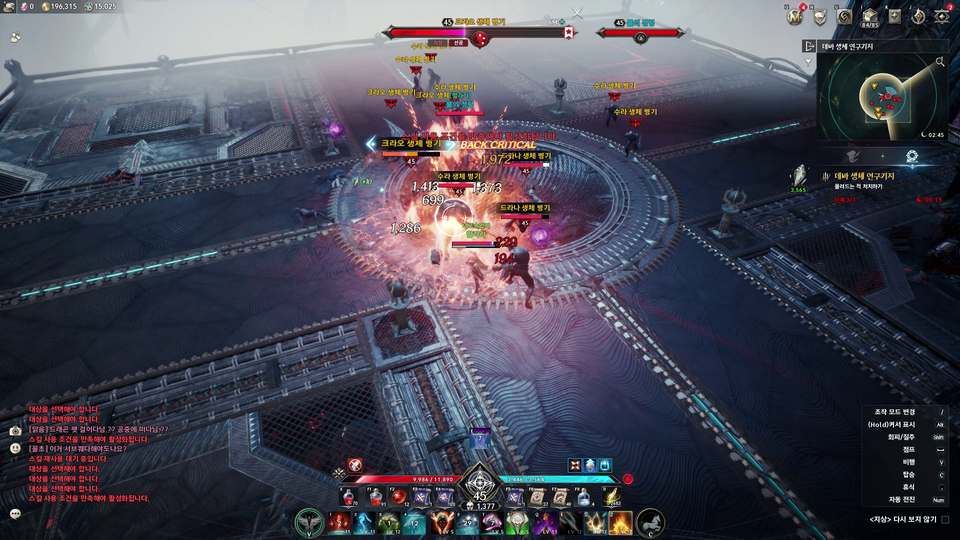Use the red orb consumable slot

pos(397,497)
